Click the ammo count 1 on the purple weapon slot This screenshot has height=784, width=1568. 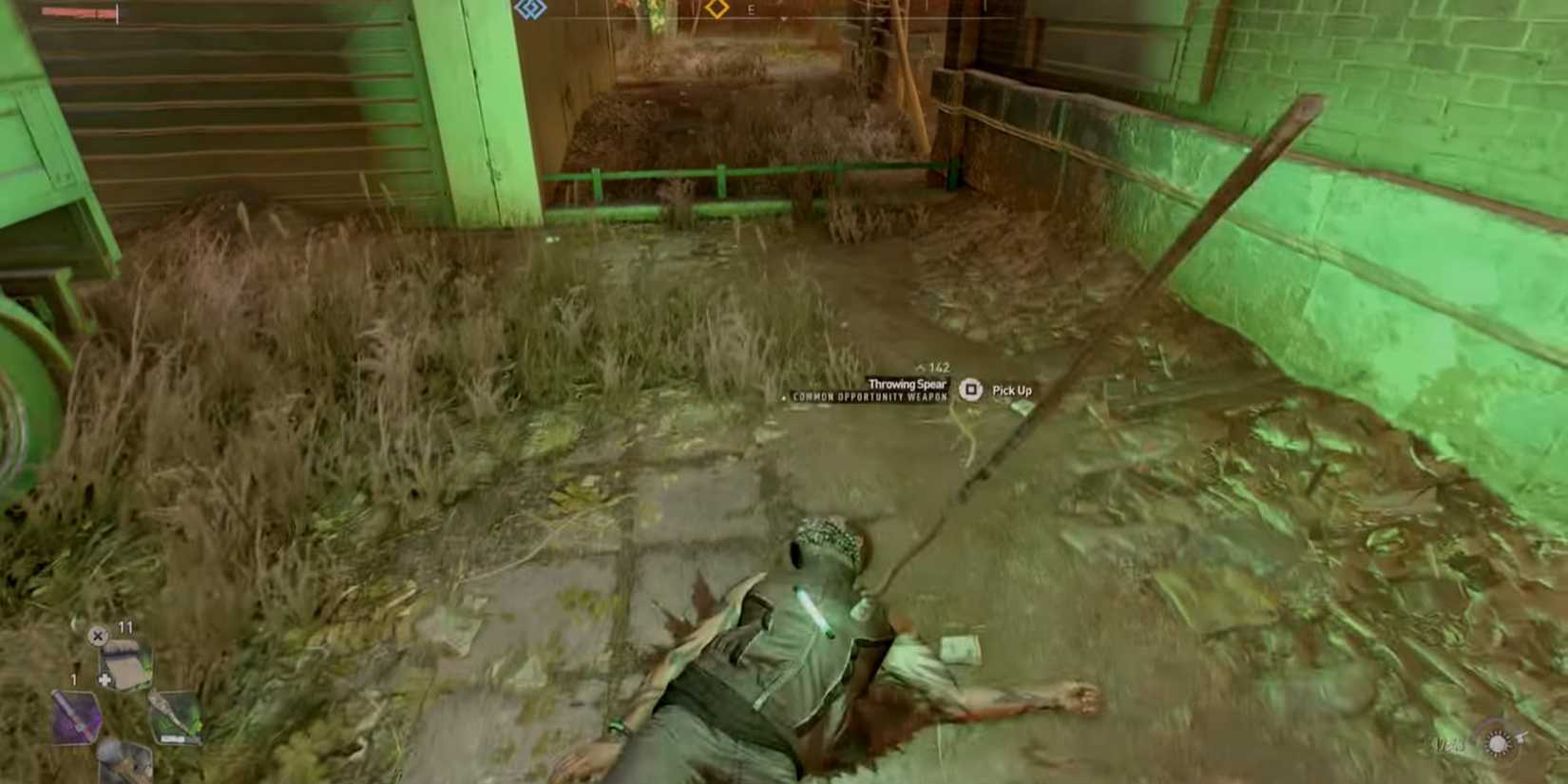click(73, 679)
